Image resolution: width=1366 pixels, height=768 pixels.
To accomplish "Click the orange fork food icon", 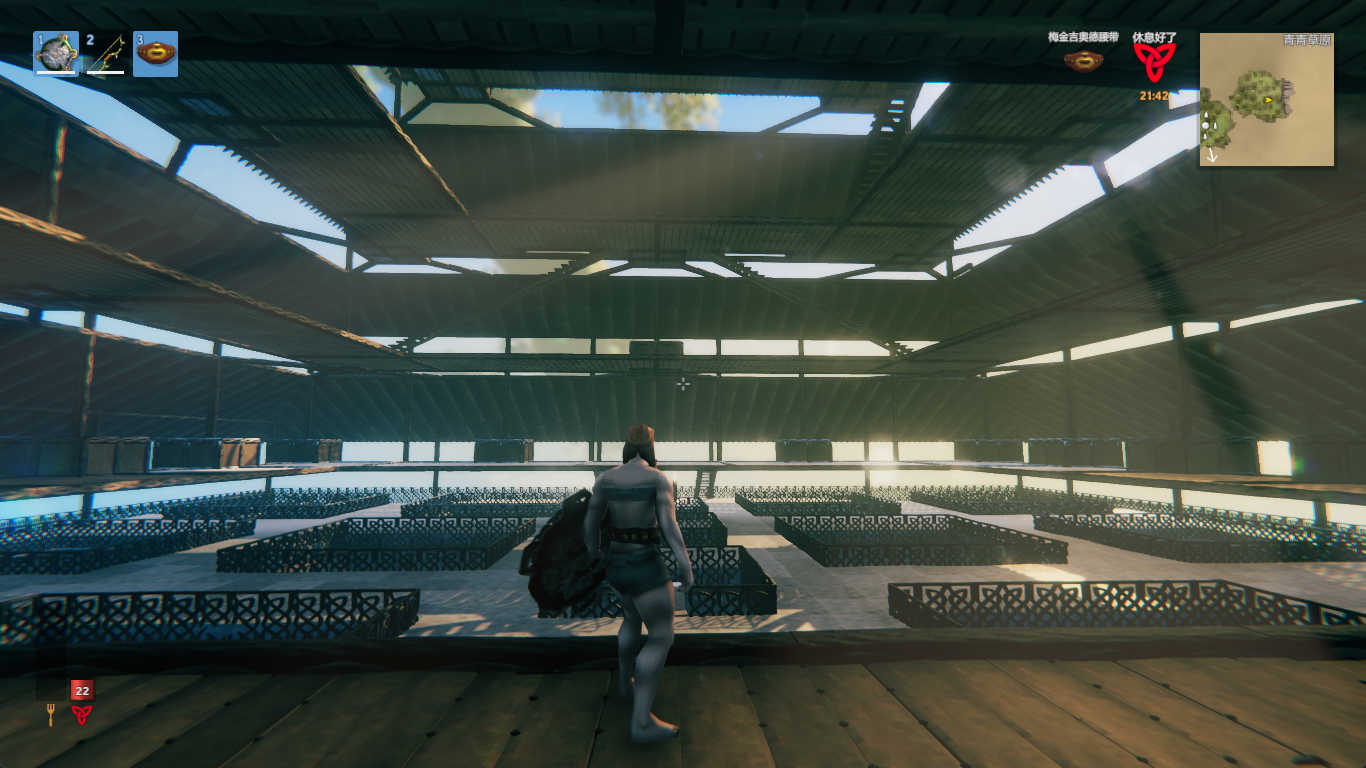I will point(50,714).
